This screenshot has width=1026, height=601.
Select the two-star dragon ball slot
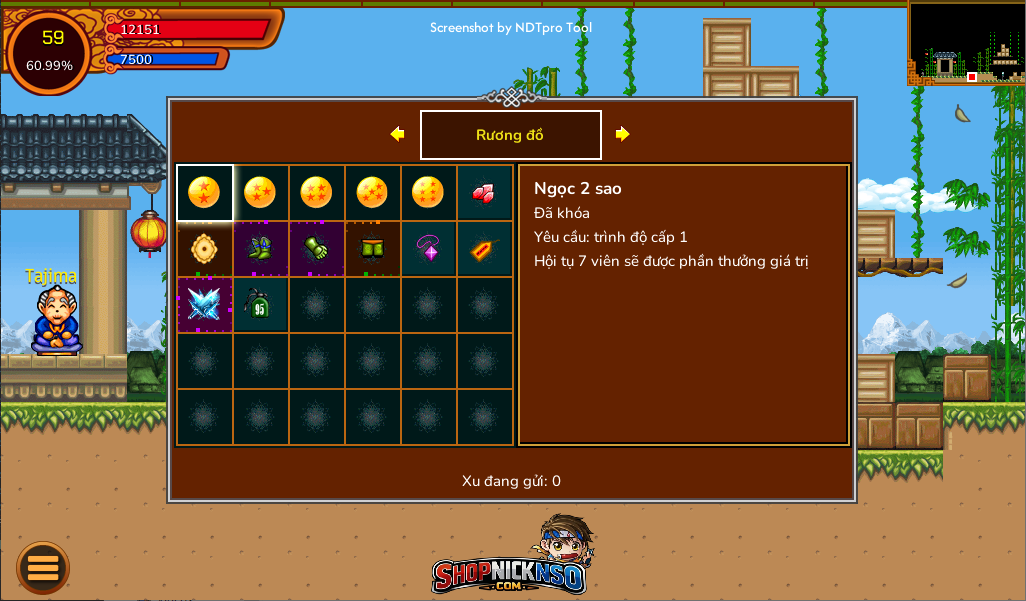point(205,193)
